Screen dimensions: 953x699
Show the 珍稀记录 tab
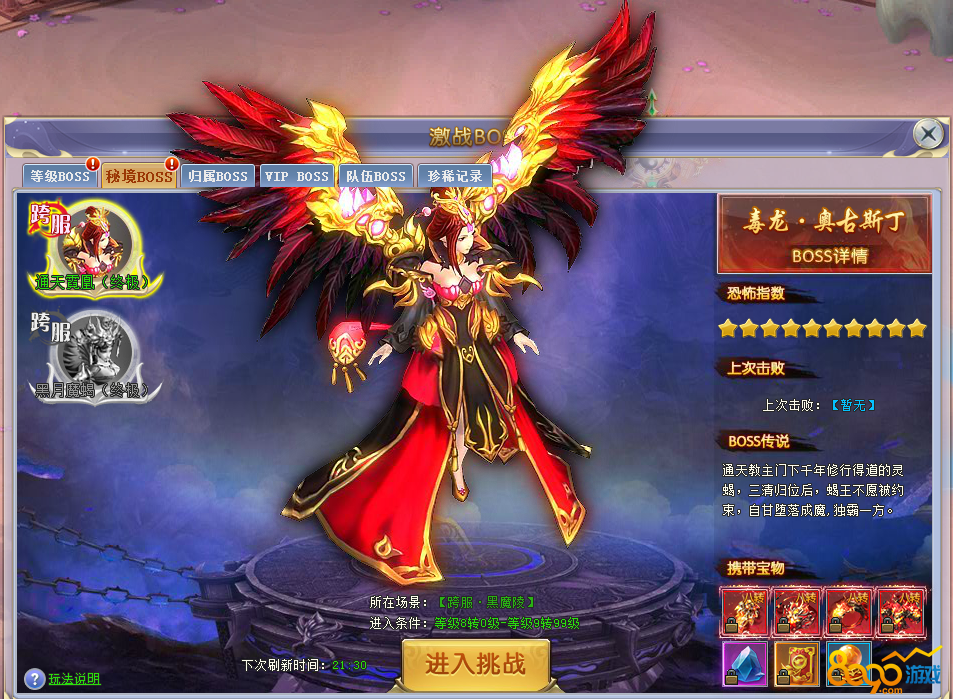[455, 176]
